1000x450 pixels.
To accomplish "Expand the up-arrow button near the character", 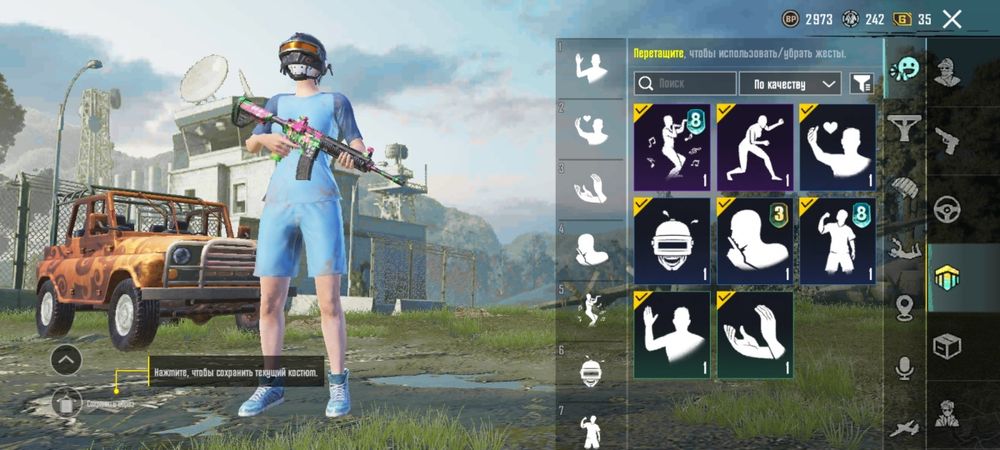I will click(66, 358).
